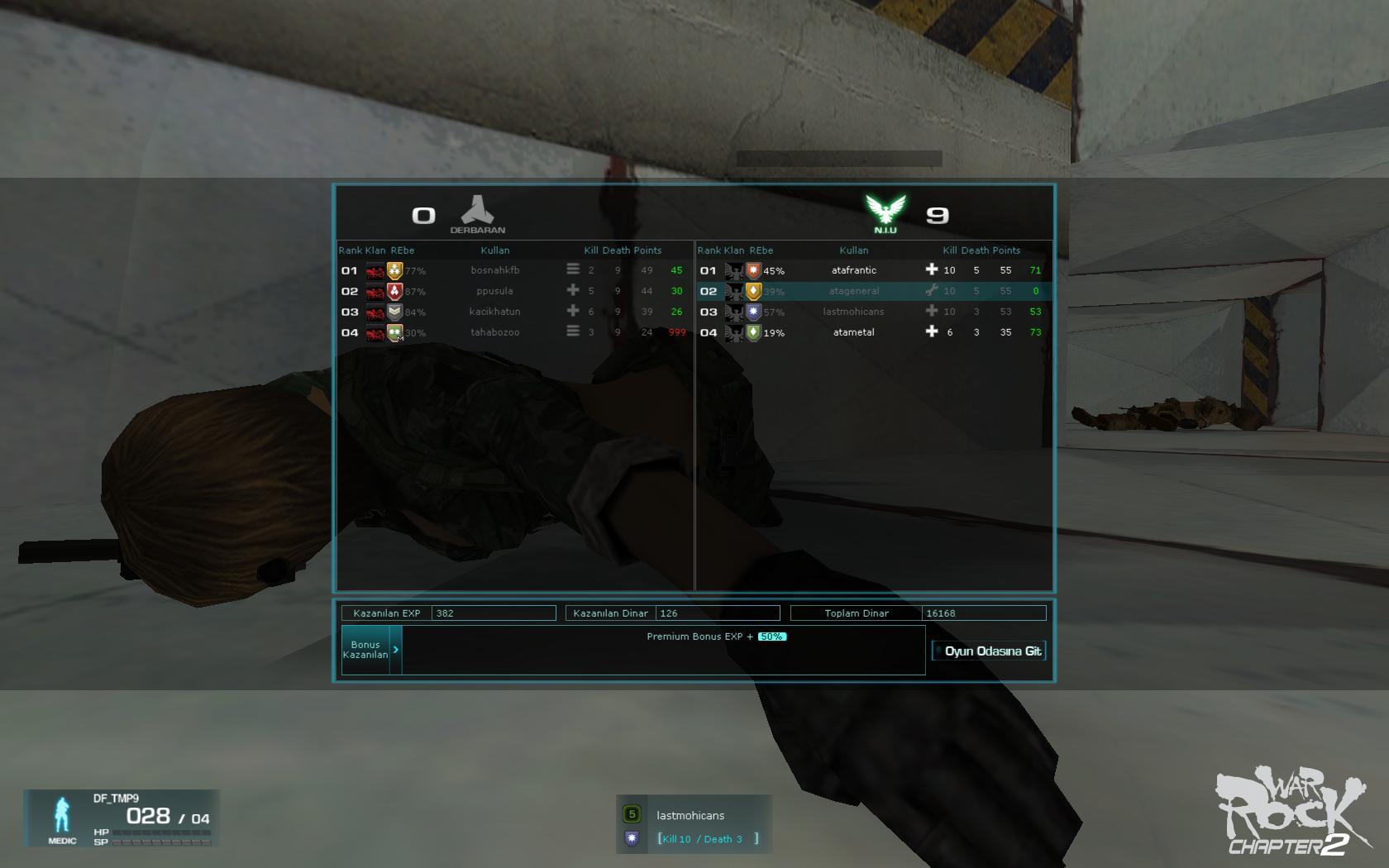The width and height of the screenshot is (1389, 868).
Task: Choose kacikhatun in the scoreboard
Action: click(x=495, y=312)
